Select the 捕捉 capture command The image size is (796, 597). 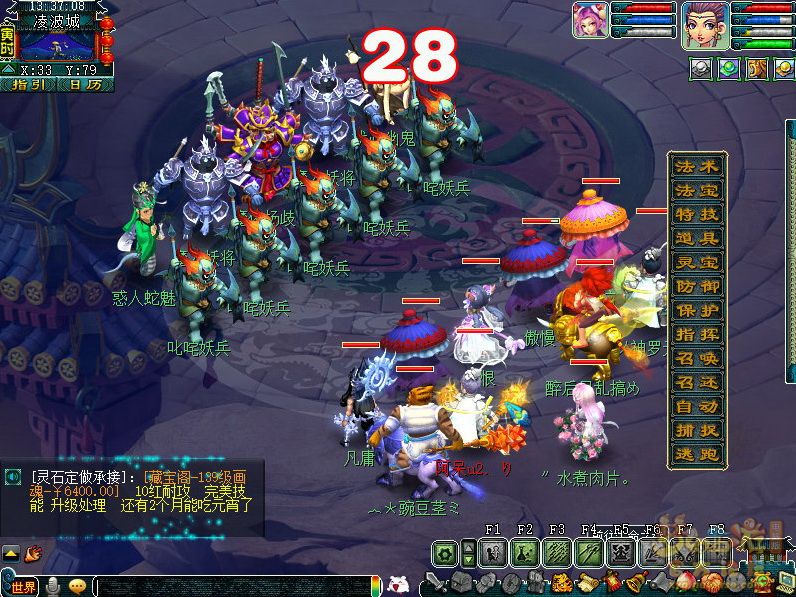point(697,430)
